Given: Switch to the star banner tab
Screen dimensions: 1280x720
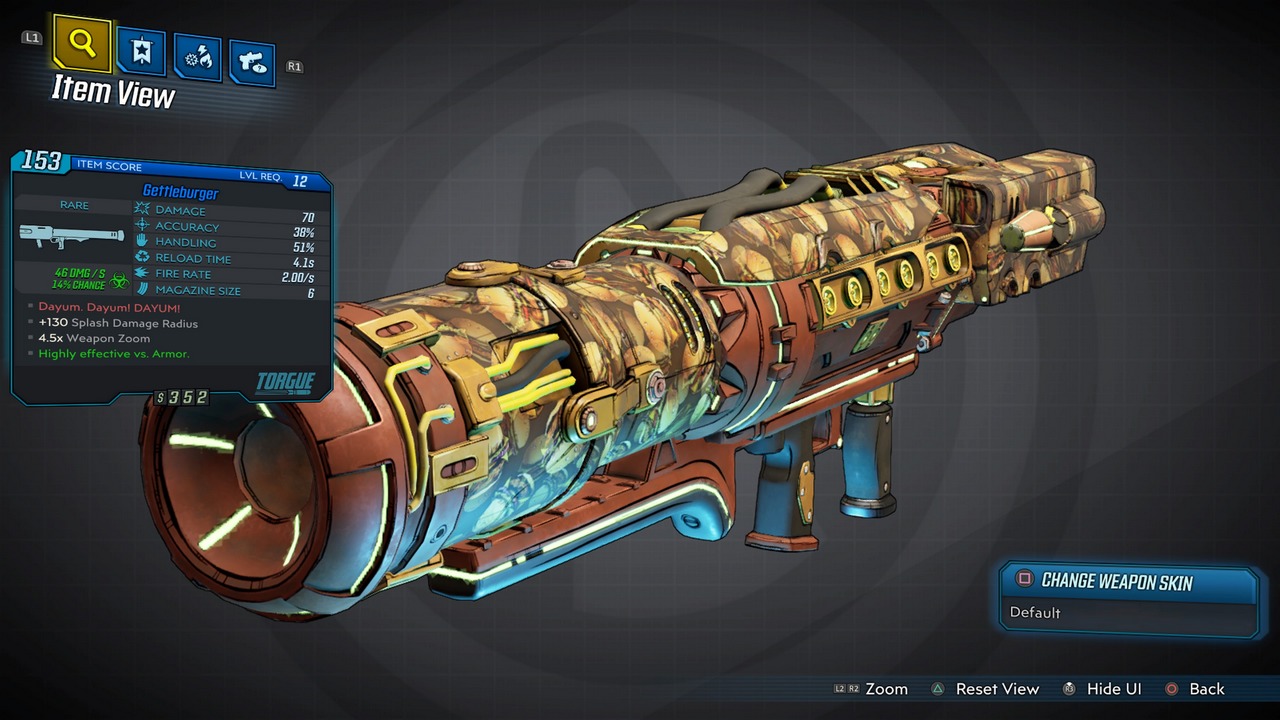Looking at the screenshot, I should [141, 52].
